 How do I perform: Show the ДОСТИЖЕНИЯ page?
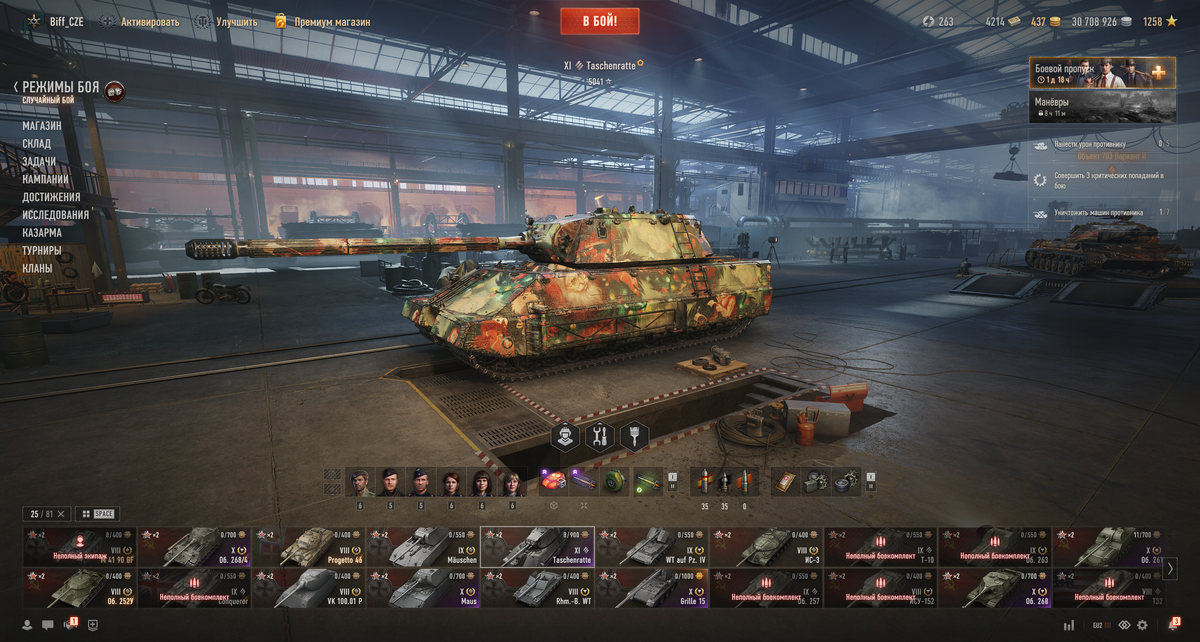tap(51, 197)
